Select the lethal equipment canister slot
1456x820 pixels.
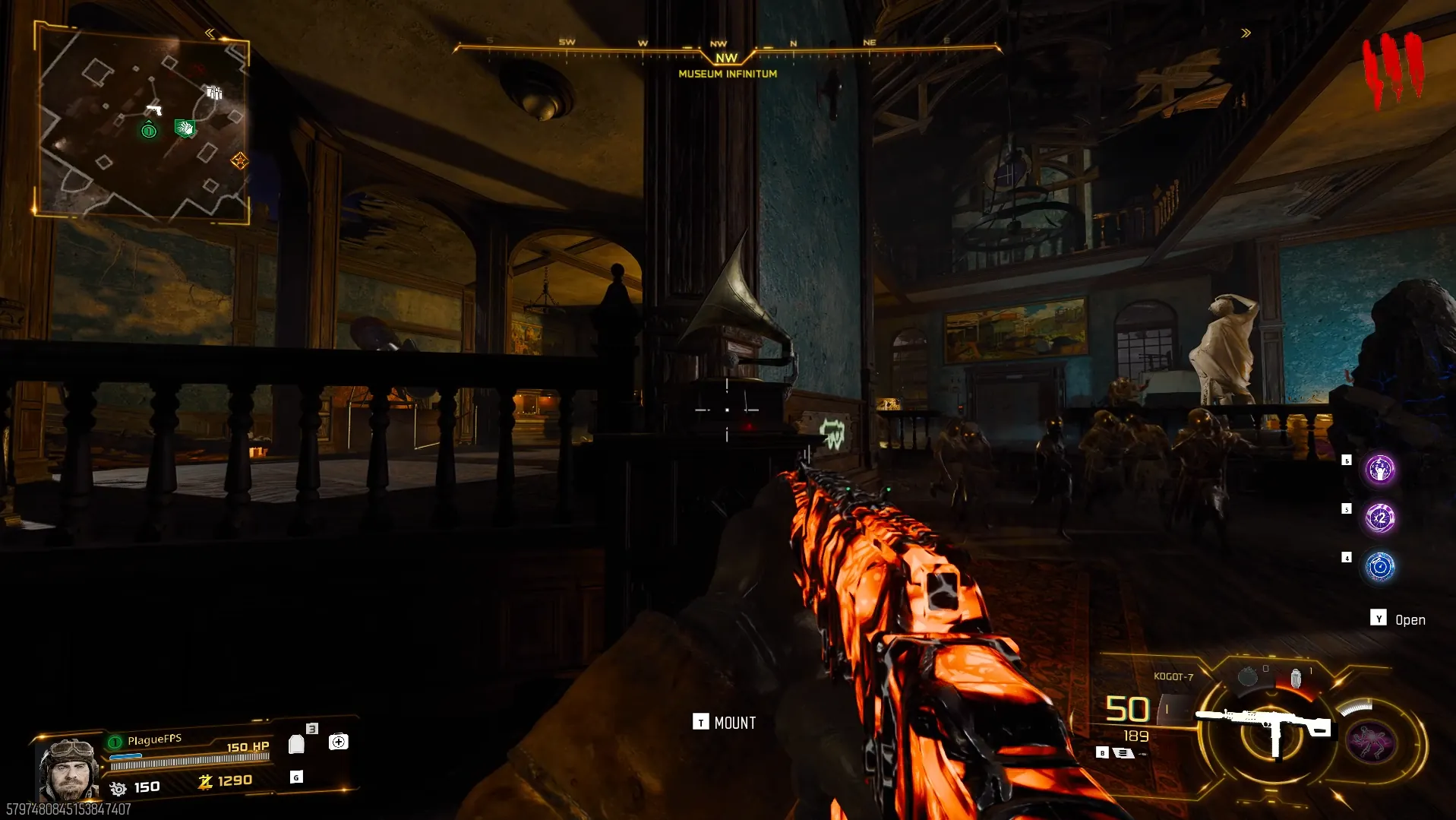1296,677
